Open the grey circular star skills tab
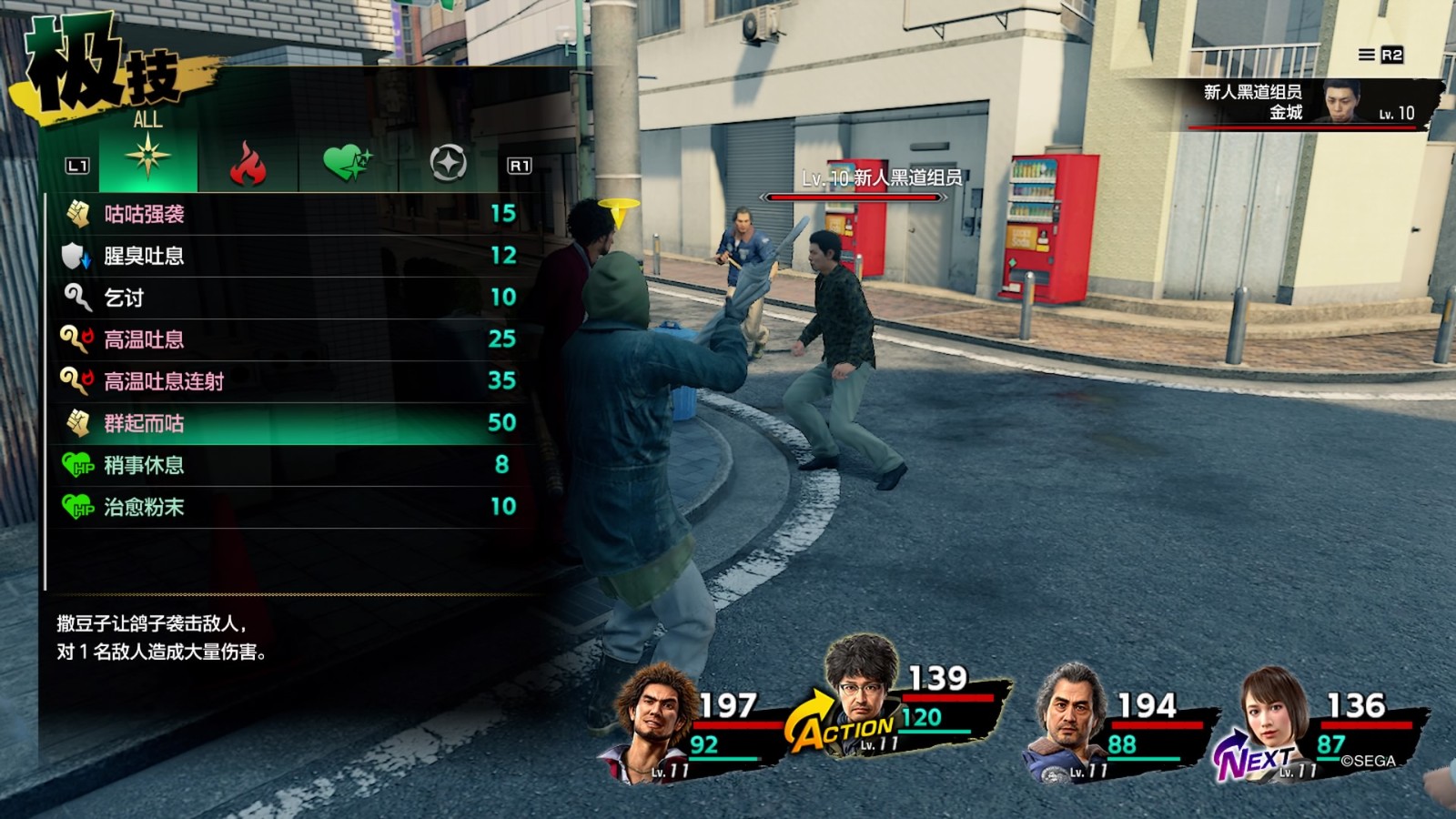Image resolution: width=1456 pixels, height=819 pixels. tap(448, 164)
